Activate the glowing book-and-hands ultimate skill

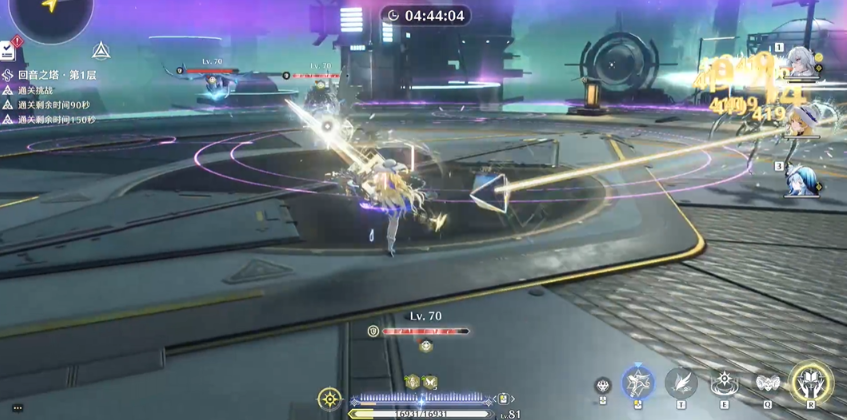811,383
